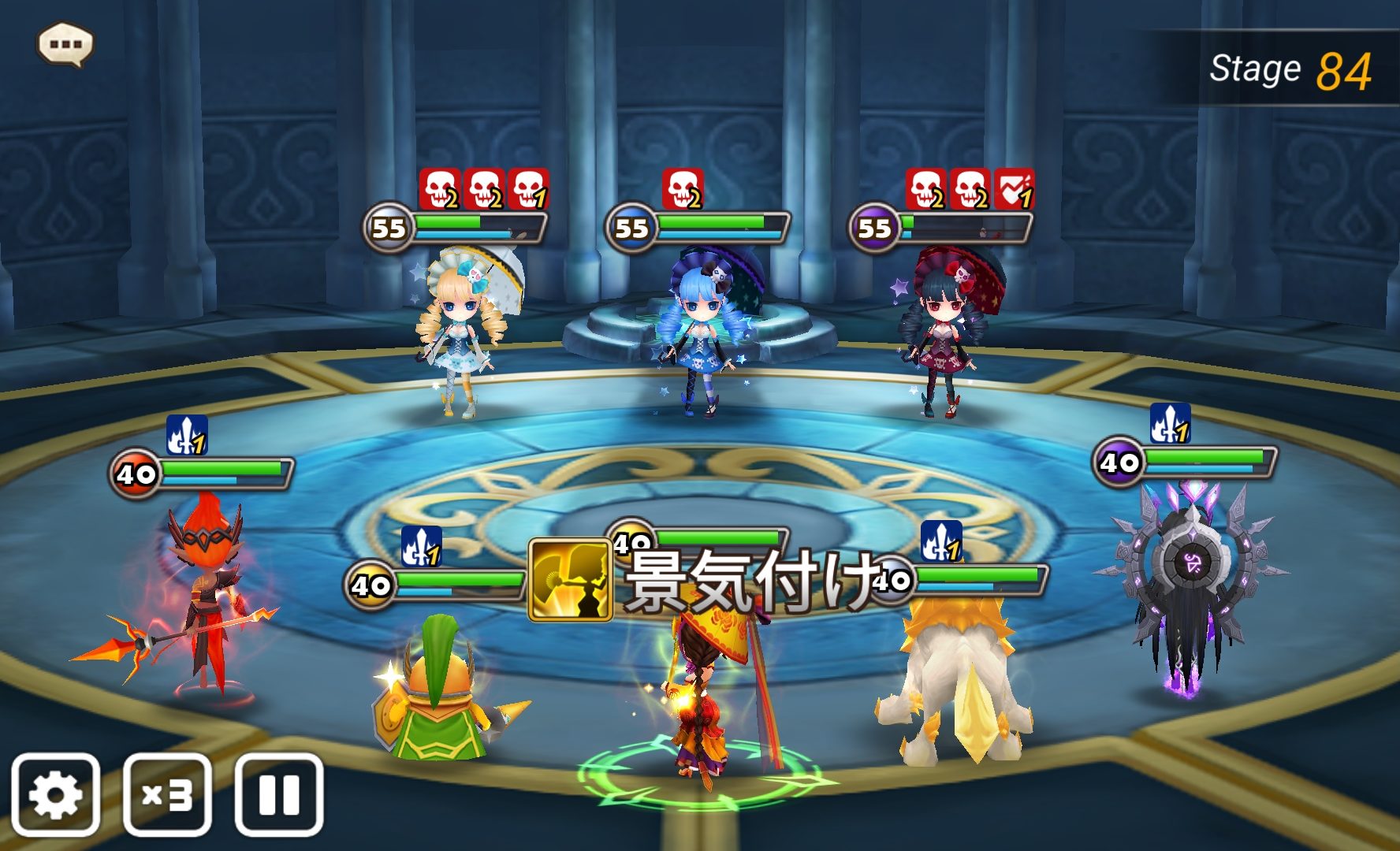The image size is (1400, 851).
Task: Click the skull debuff icon on the middle enemy
Action: [x=680, y=189]
